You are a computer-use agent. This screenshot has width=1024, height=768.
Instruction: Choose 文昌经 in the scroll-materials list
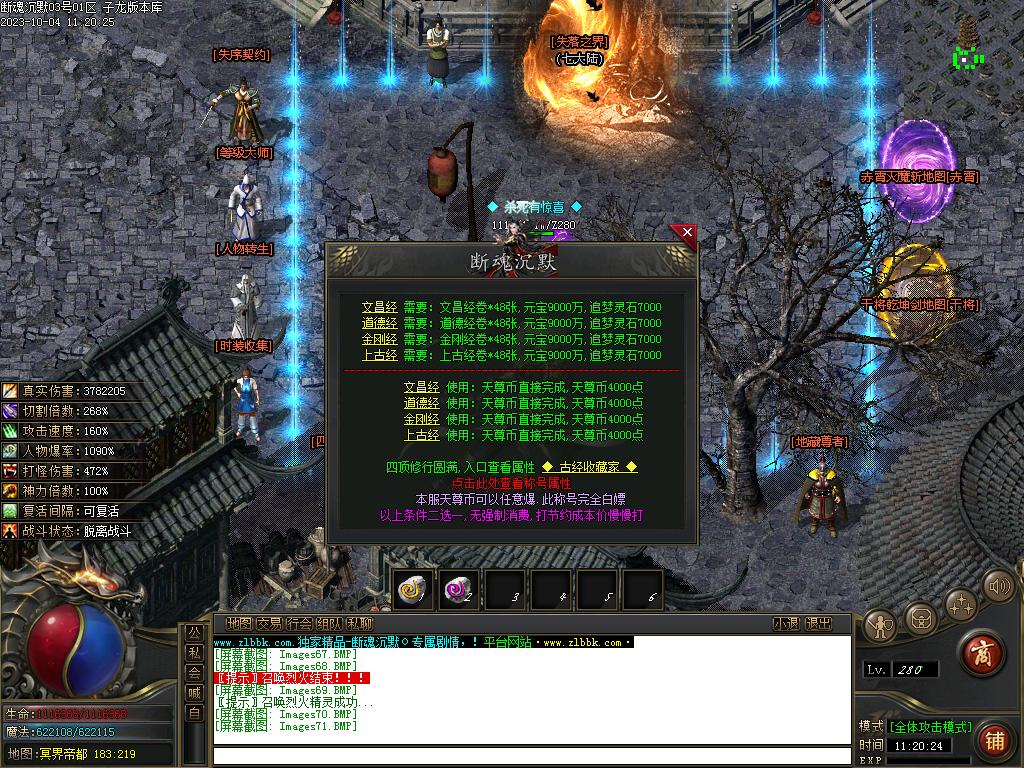pos(379,308)
